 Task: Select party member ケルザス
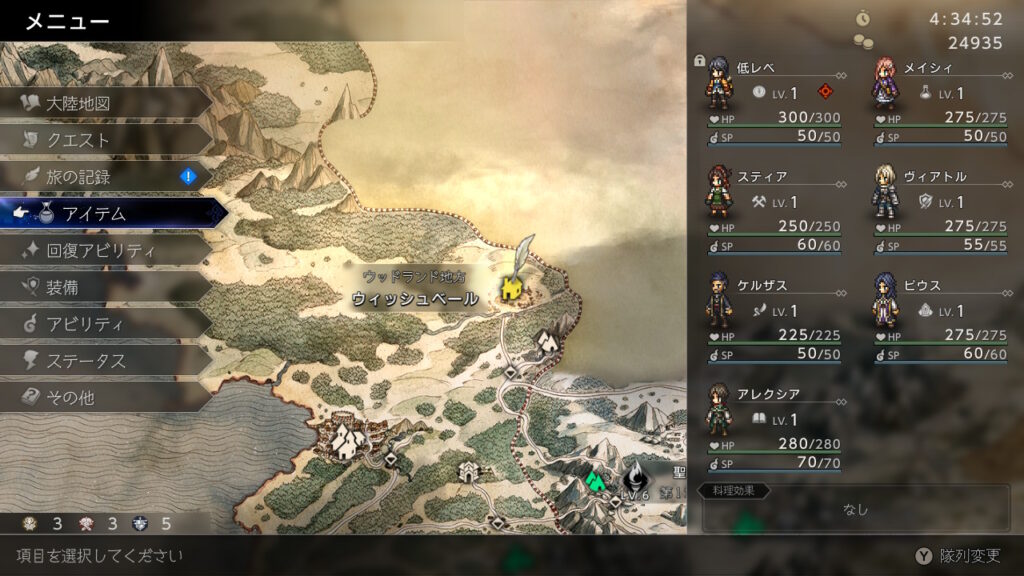[x=774, y=318]
